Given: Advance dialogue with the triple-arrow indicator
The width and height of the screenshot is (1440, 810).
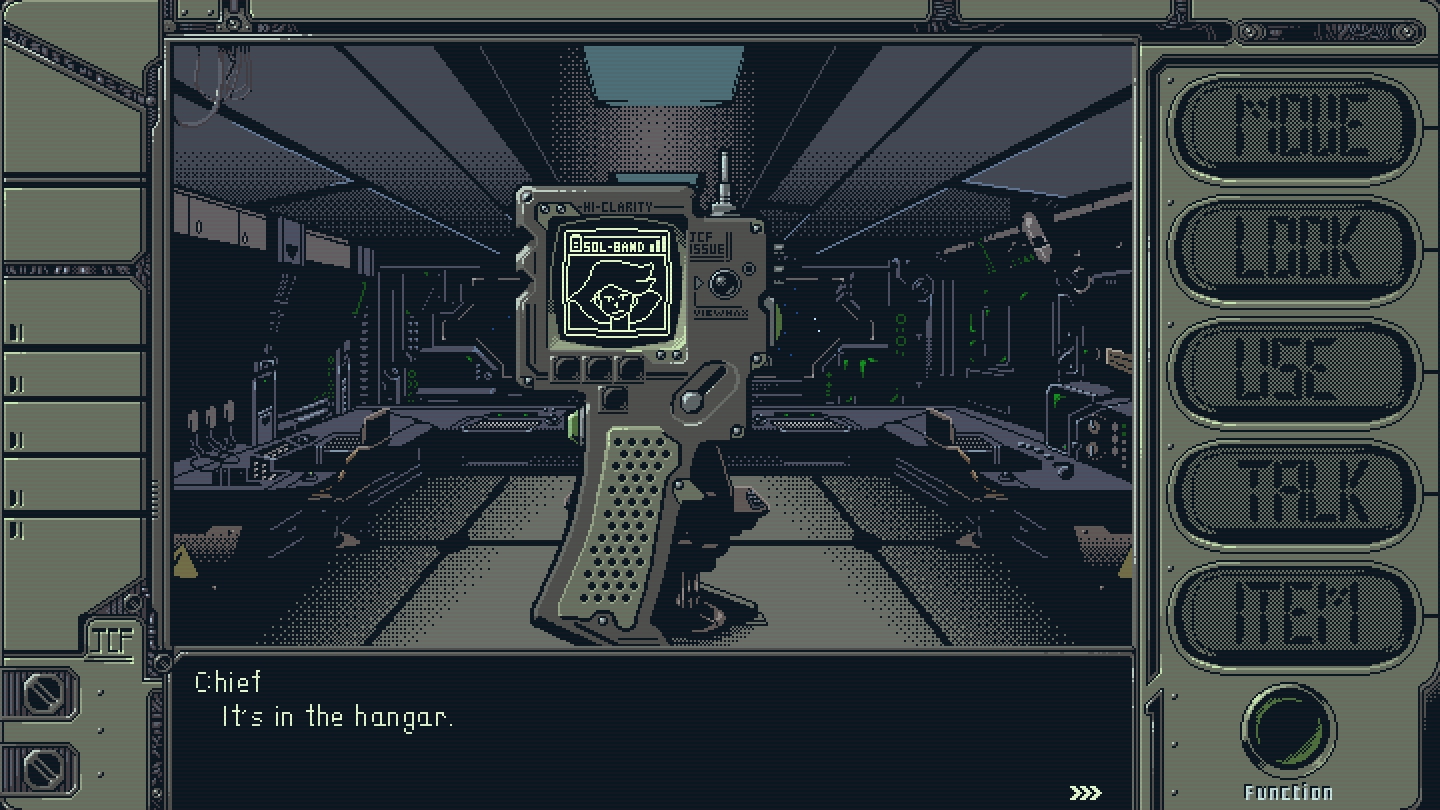Looking at the screenshot, I should (1085, 792).
